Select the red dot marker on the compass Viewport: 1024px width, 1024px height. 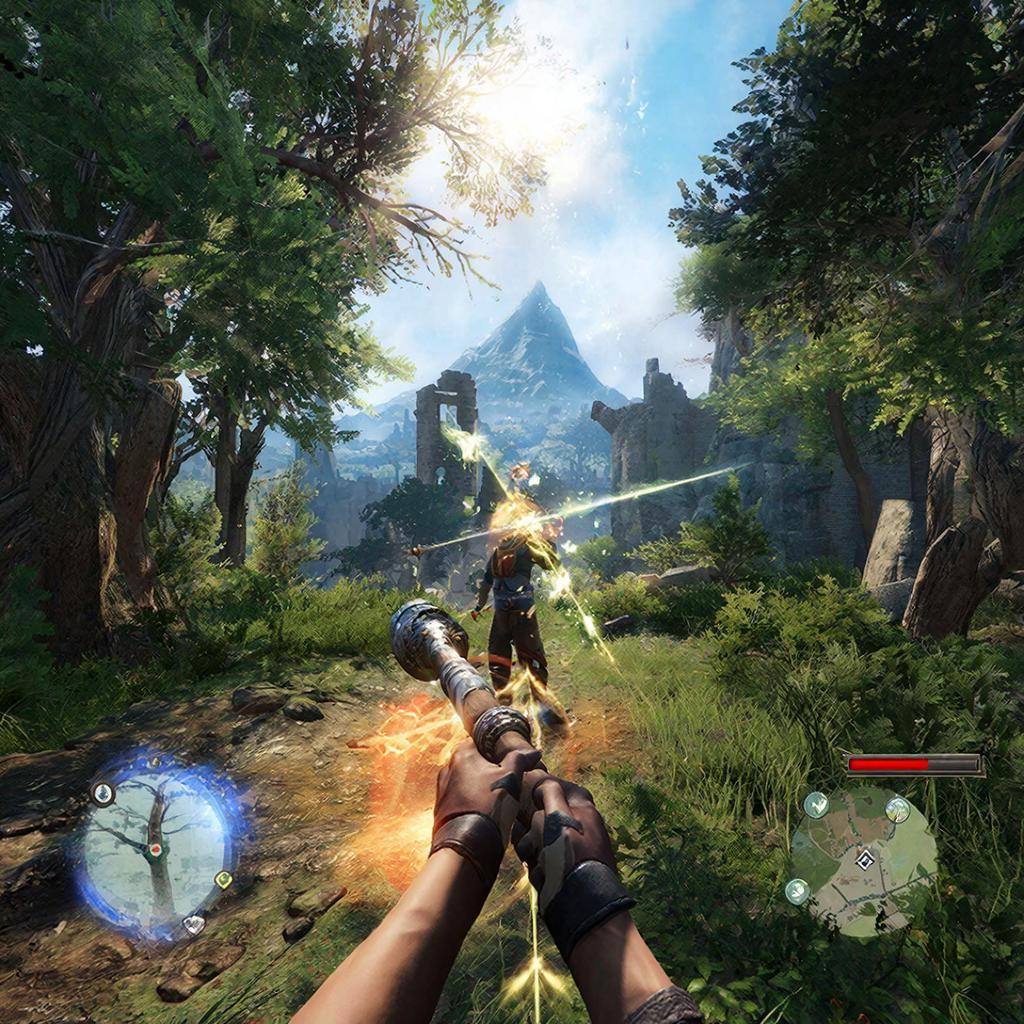pos(155,849)
